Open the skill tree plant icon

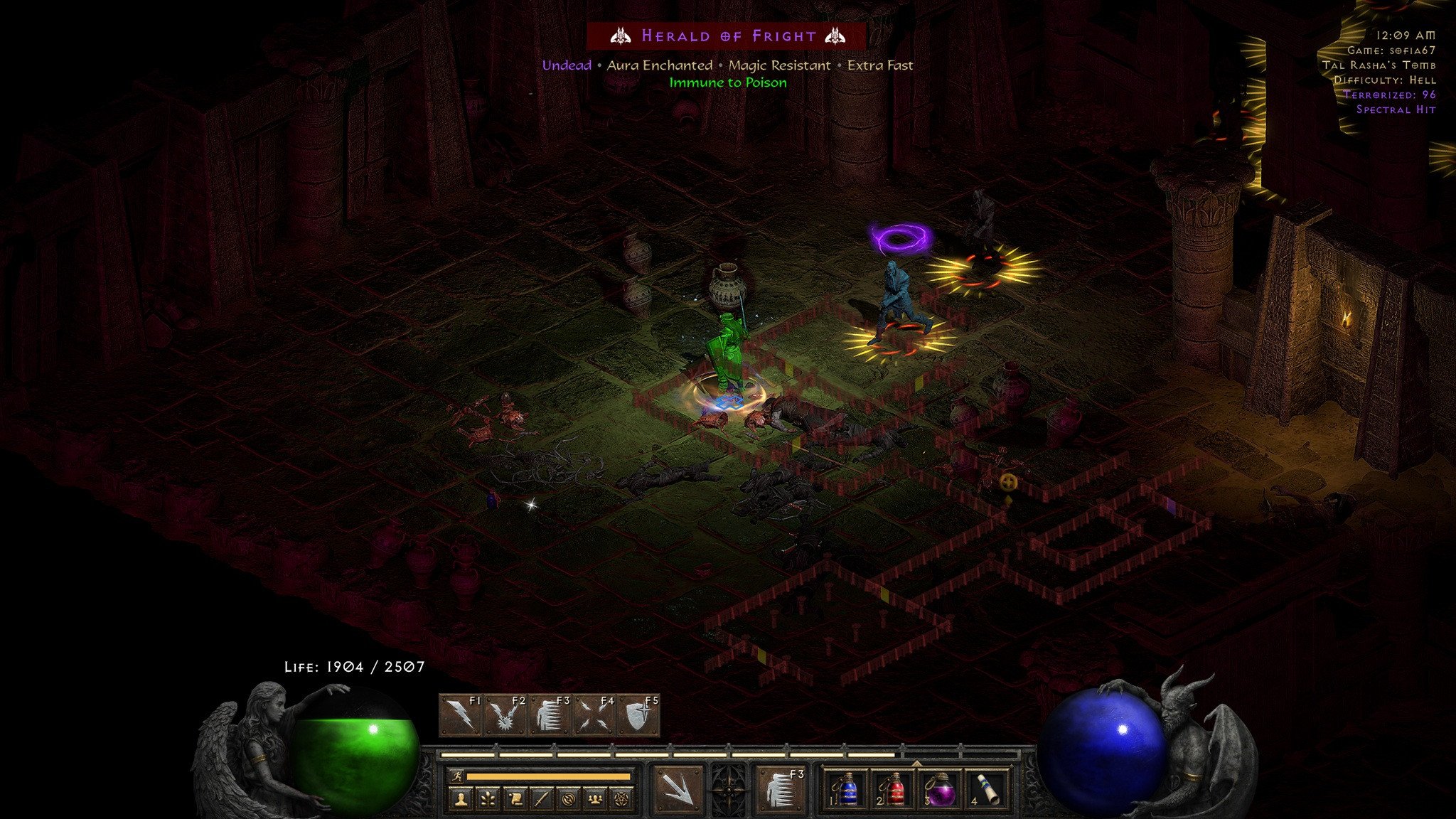tap(488, 800)
